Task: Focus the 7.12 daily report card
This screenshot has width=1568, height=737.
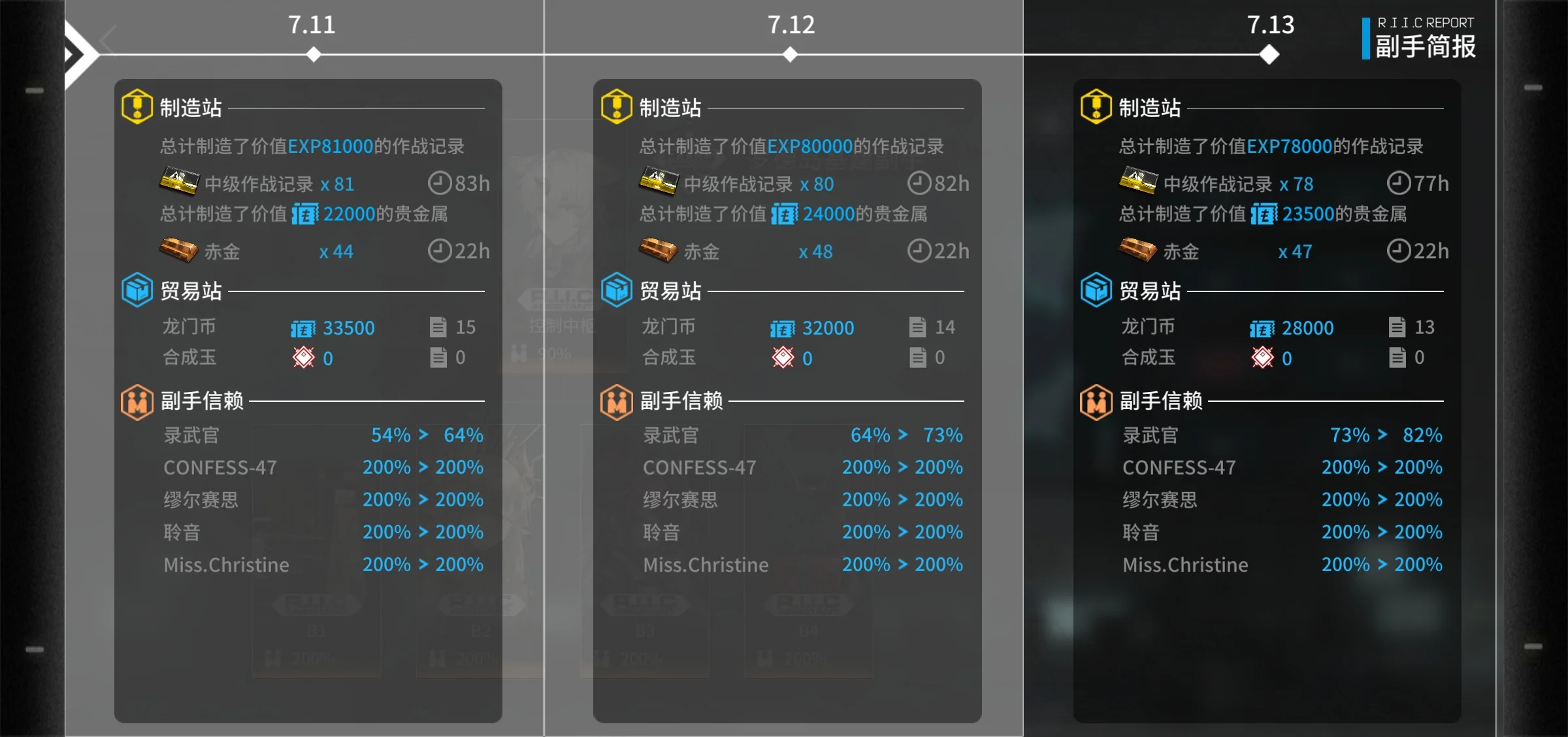Action: [787, 400]
